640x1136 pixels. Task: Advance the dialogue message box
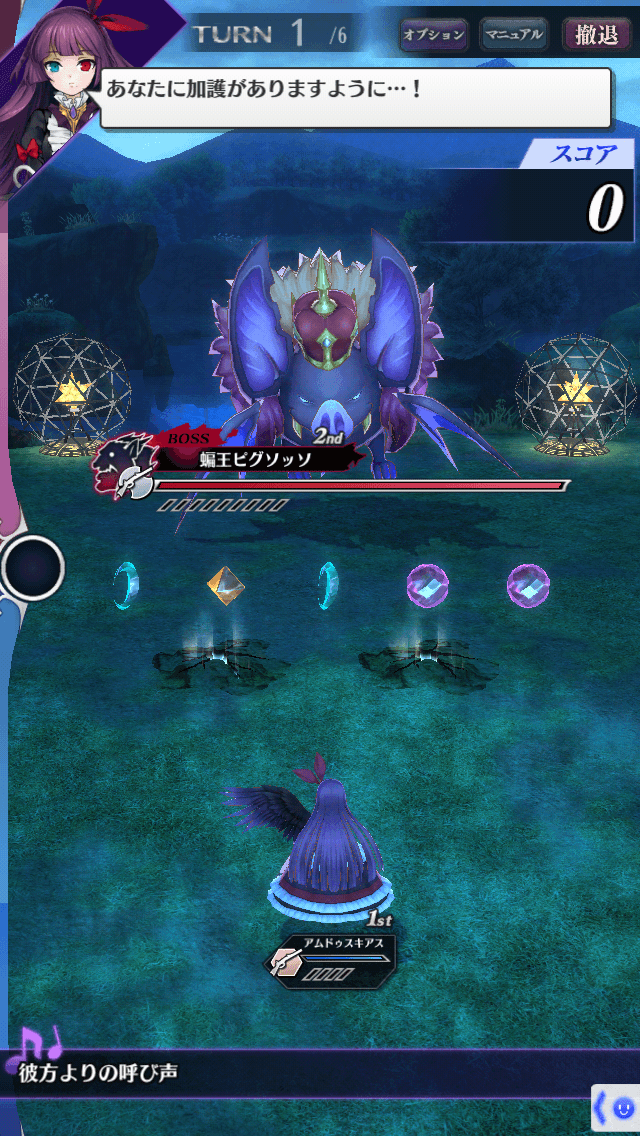pyautogui.click(x=355, y=97)
